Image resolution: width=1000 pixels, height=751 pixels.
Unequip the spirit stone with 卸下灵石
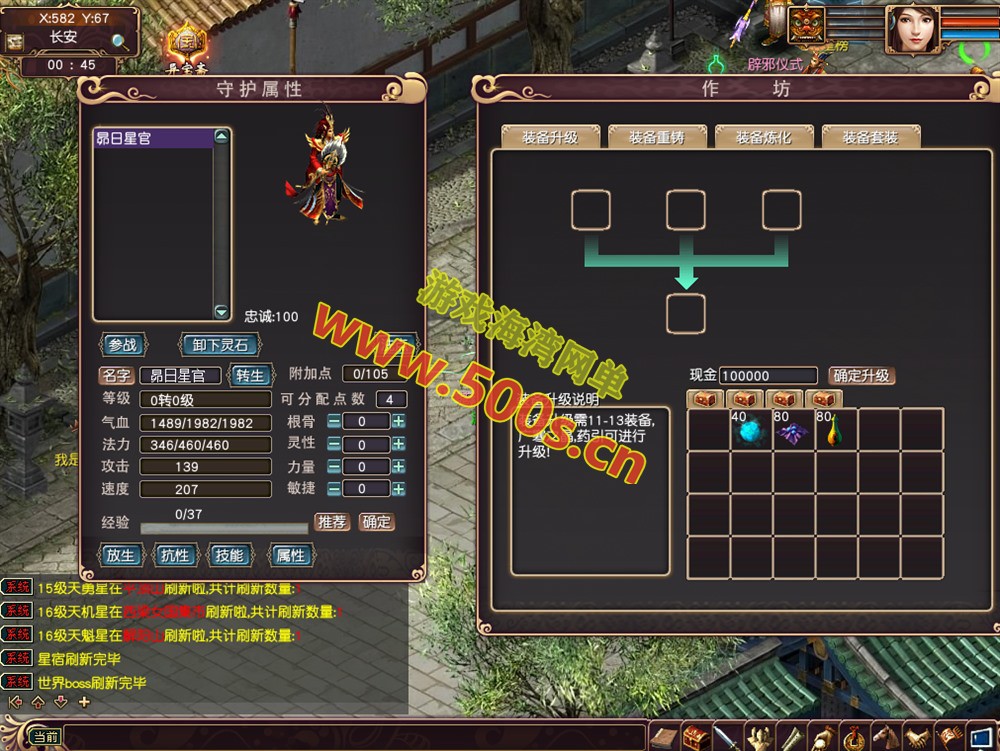click(219, 345)
